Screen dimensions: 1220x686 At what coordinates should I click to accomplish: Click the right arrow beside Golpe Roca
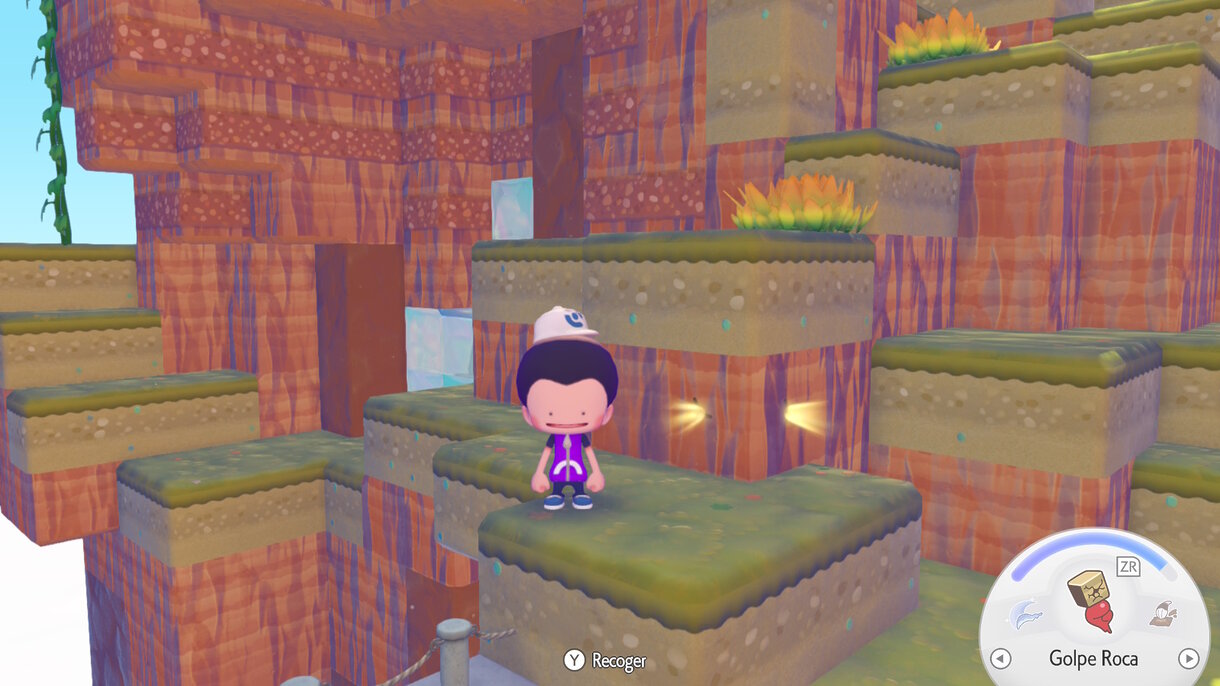1188,658
